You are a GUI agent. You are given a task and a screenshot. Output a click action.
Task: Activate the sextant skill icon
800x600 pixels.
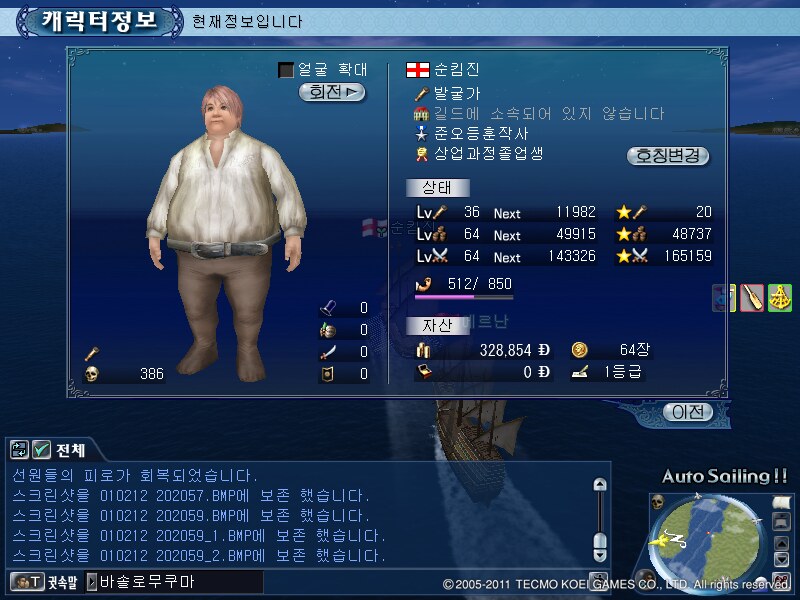tap(780, 297)
